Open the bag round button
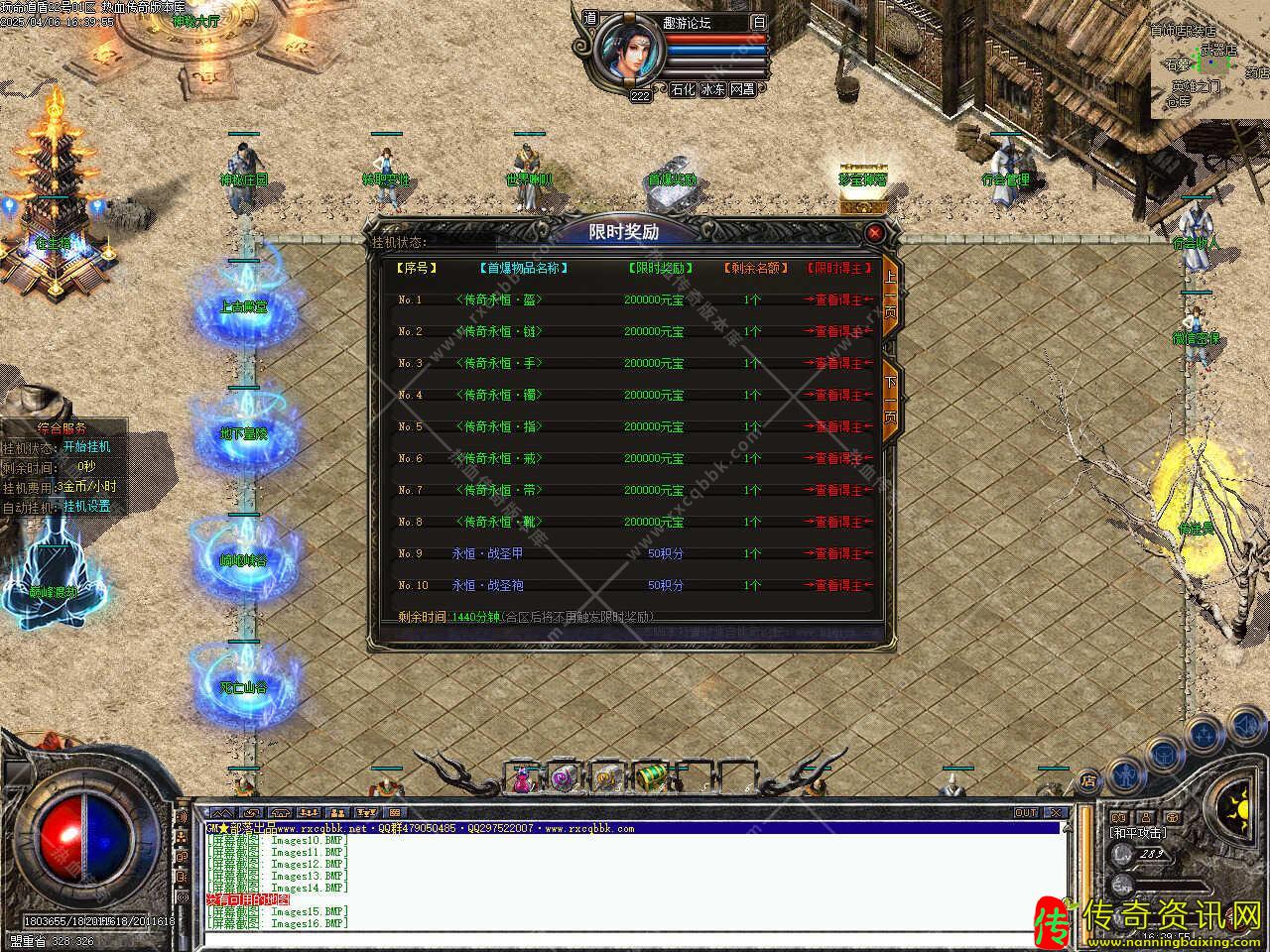The image size is (1270, 952). tap(1164, 753)
